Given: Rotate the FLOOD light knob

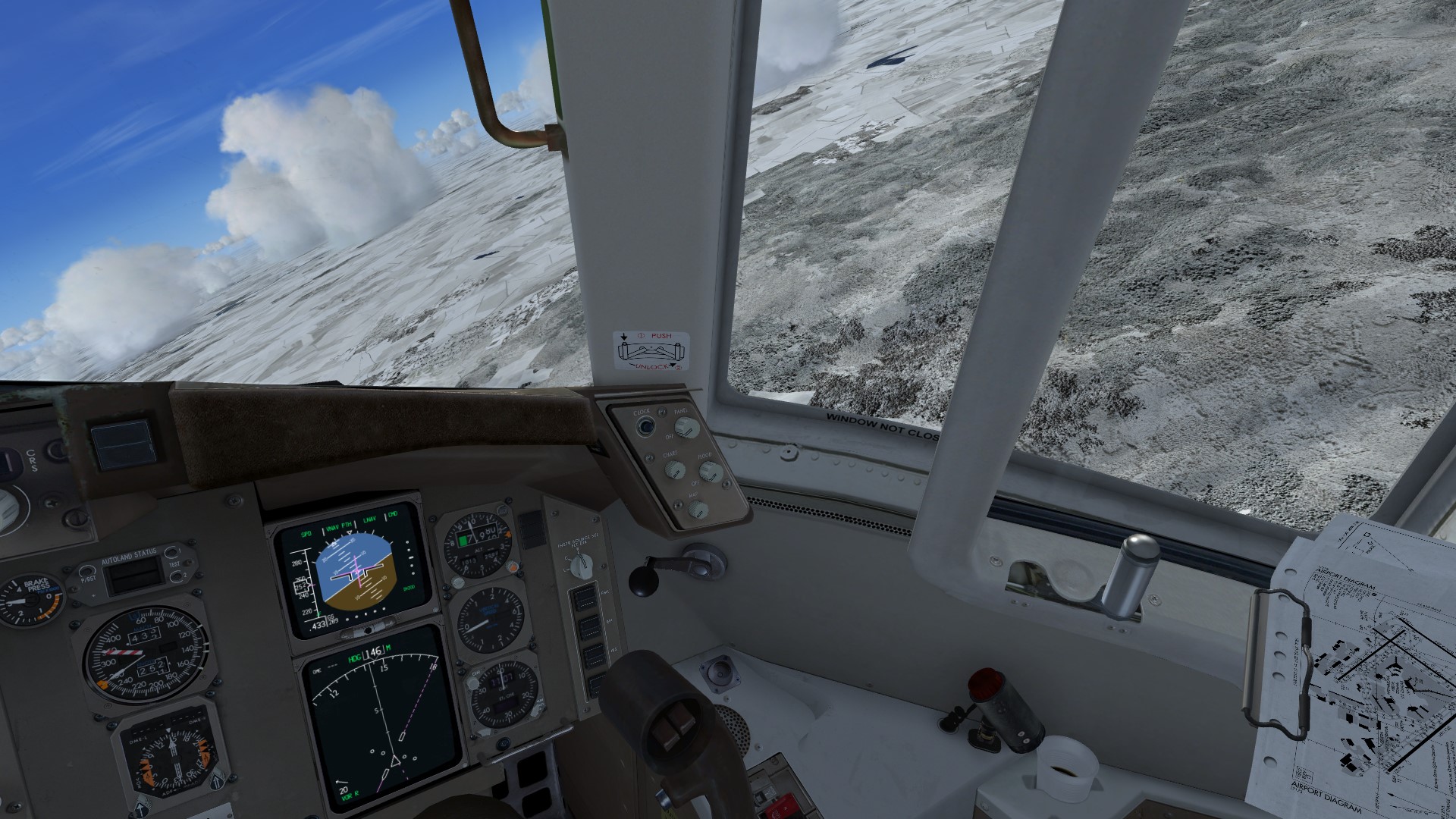Looking at the screenshot, I should [x=710, y=472].
